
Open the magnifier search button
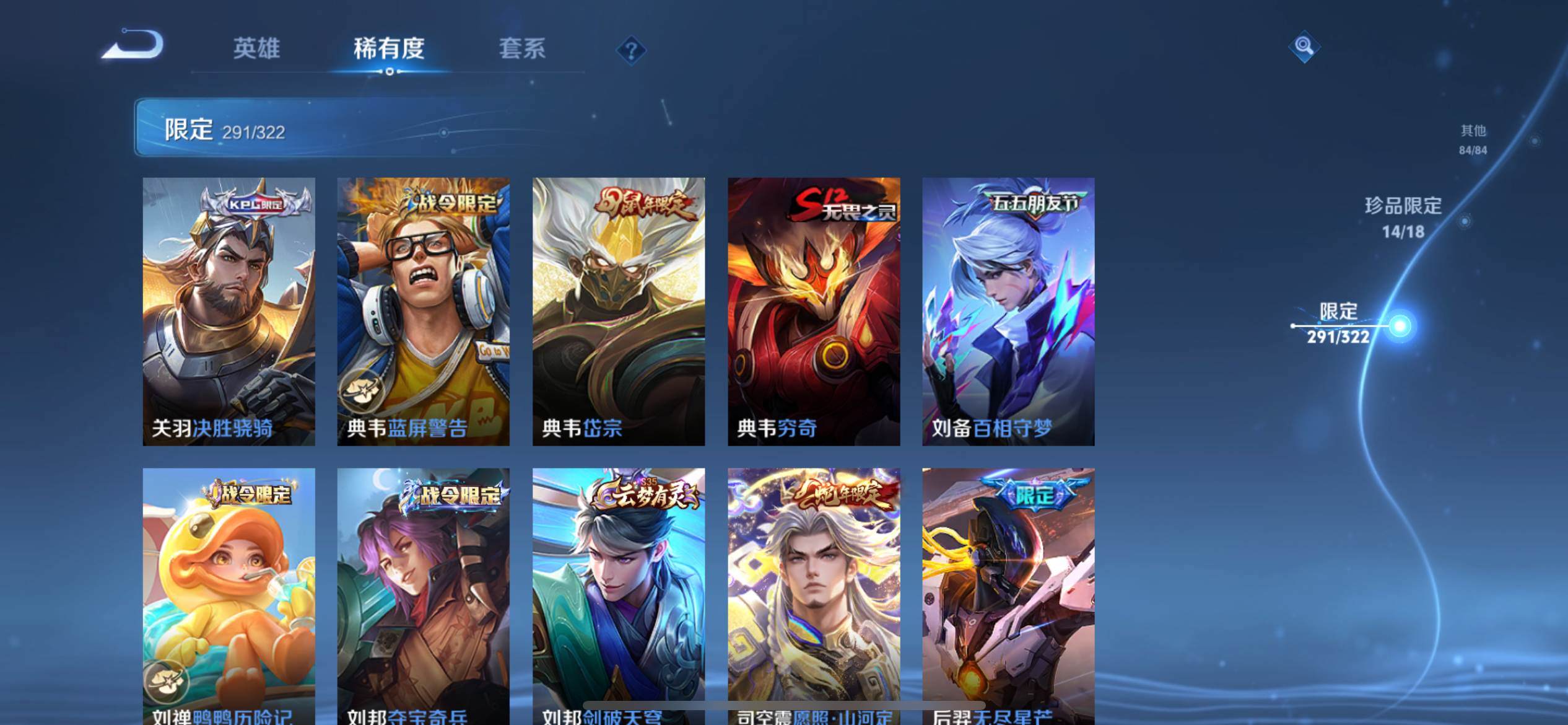coord(1304,46)
